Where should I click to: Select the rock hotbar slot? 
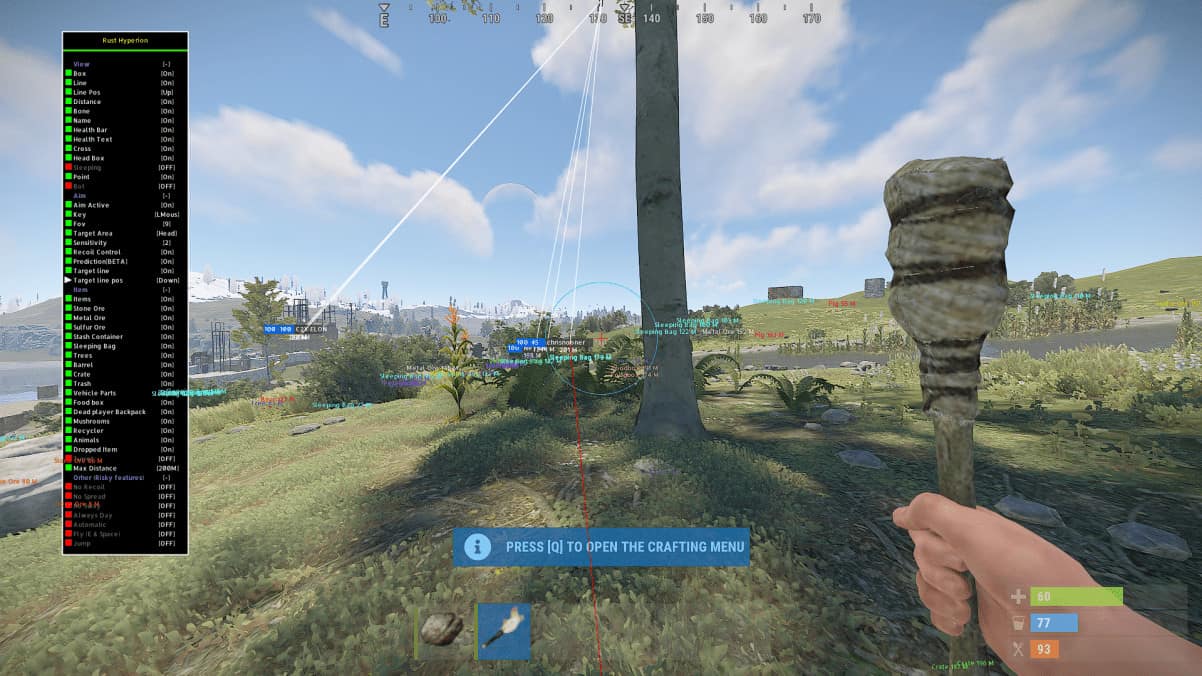tap(441, 630)
